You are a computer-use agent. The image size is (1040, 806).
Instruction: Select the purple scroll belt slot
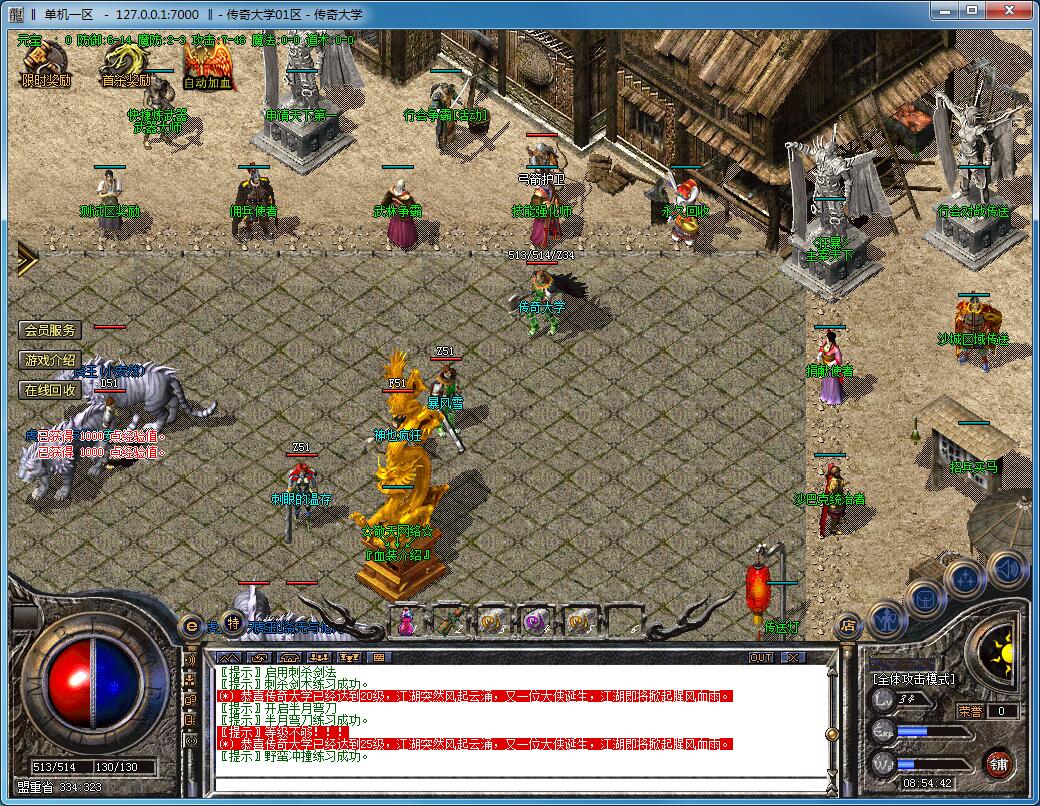coord(536,621)
